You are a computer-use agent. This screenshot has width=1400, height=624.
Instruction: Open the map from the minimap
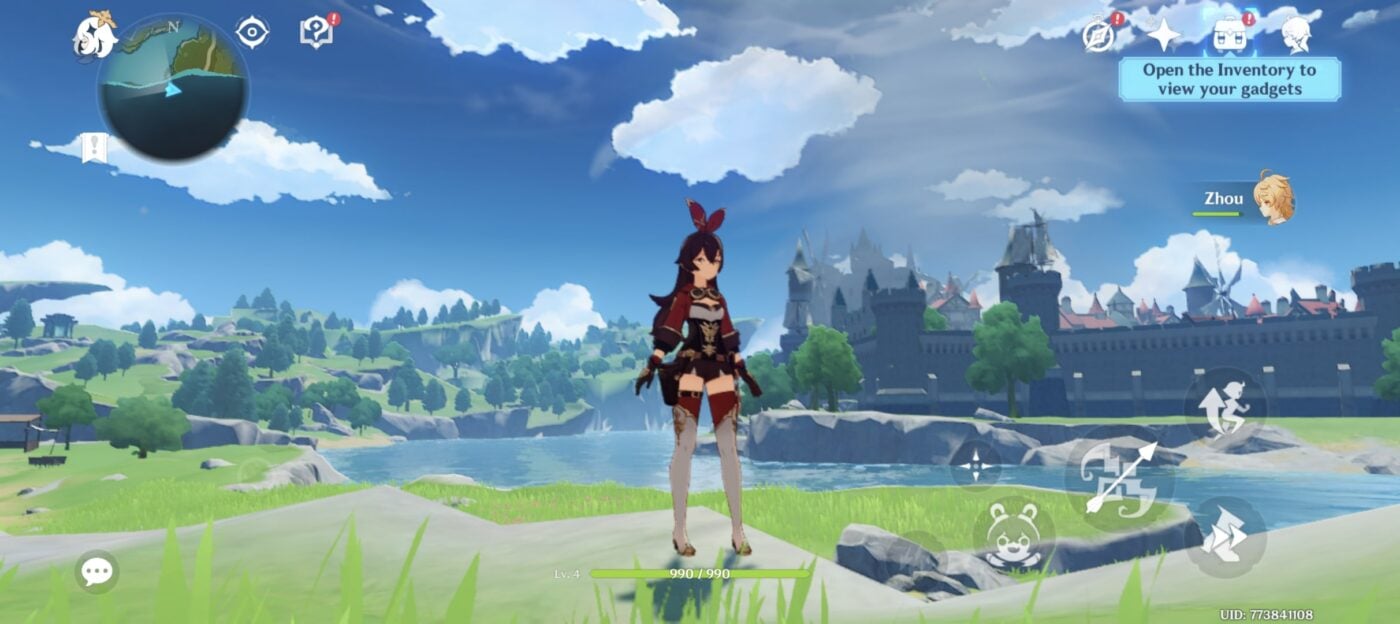173,89
